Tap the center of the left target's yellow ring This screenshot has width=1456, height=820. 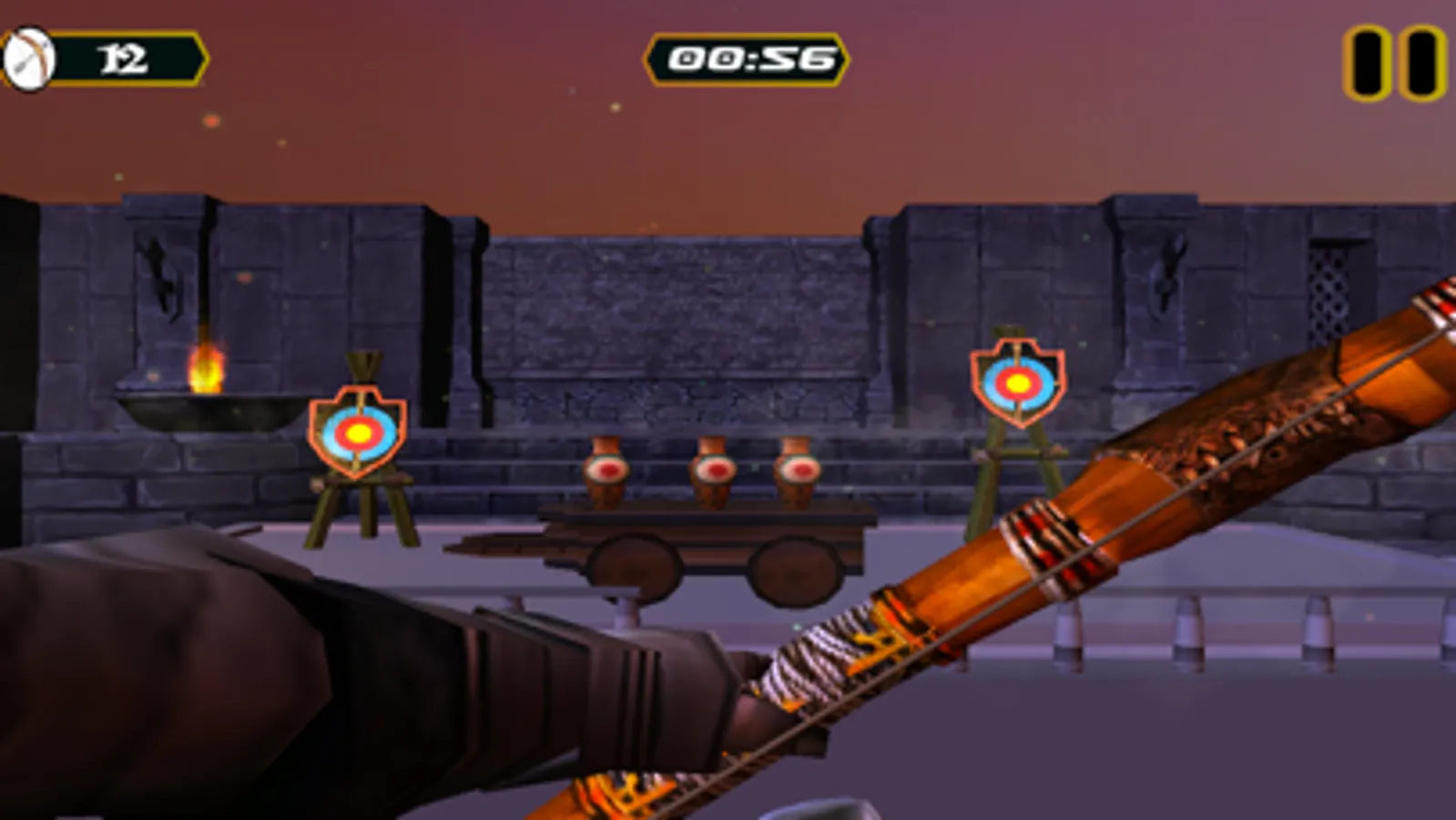[x=360, y=433]
